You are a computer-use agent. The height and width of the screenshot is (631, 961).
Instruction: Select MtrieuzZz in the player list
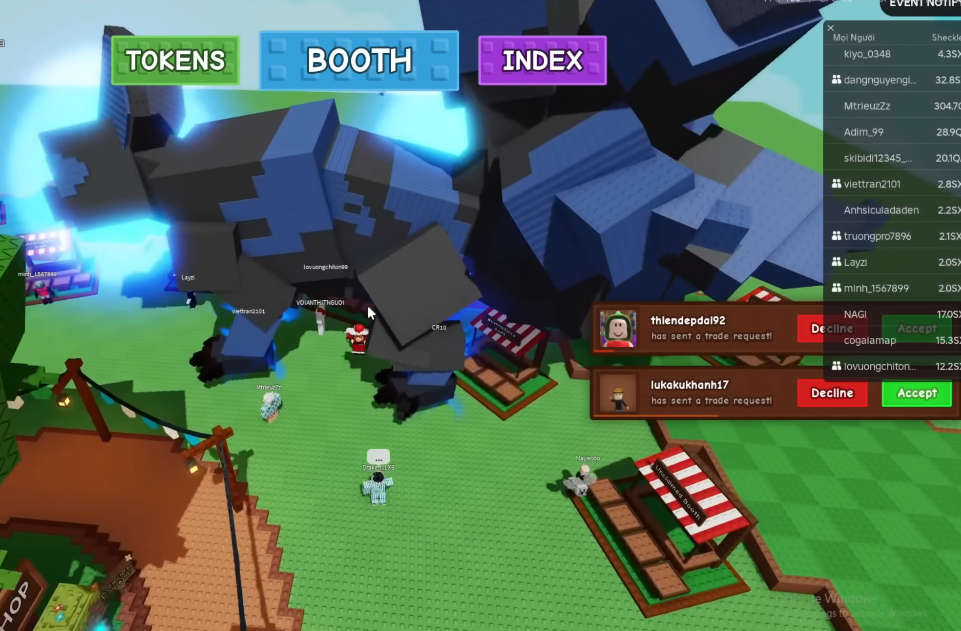(x=867, y=105)
